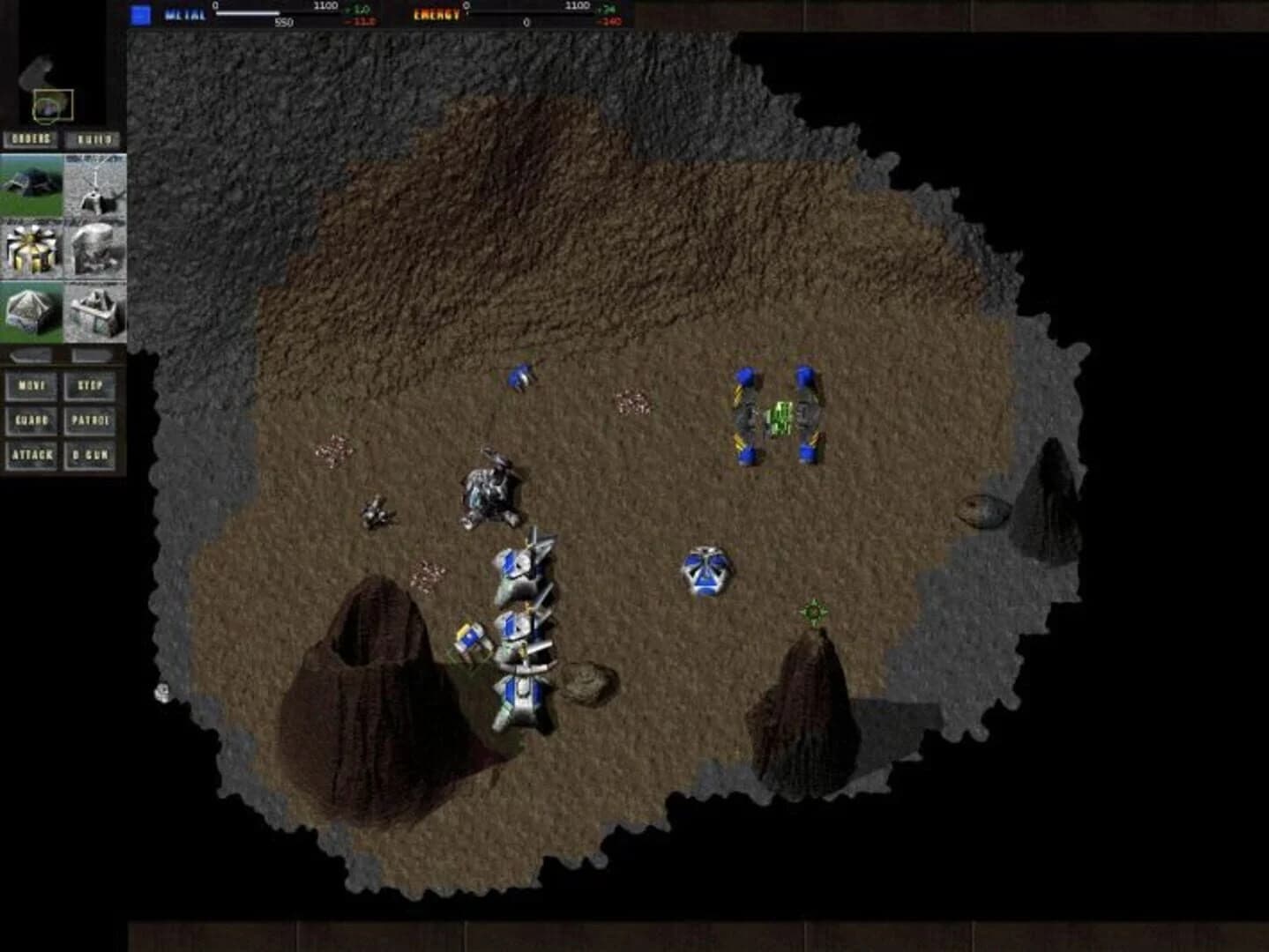Select the Metal Storage build icon
1269x952 pixels.
(x=93, y=315)
